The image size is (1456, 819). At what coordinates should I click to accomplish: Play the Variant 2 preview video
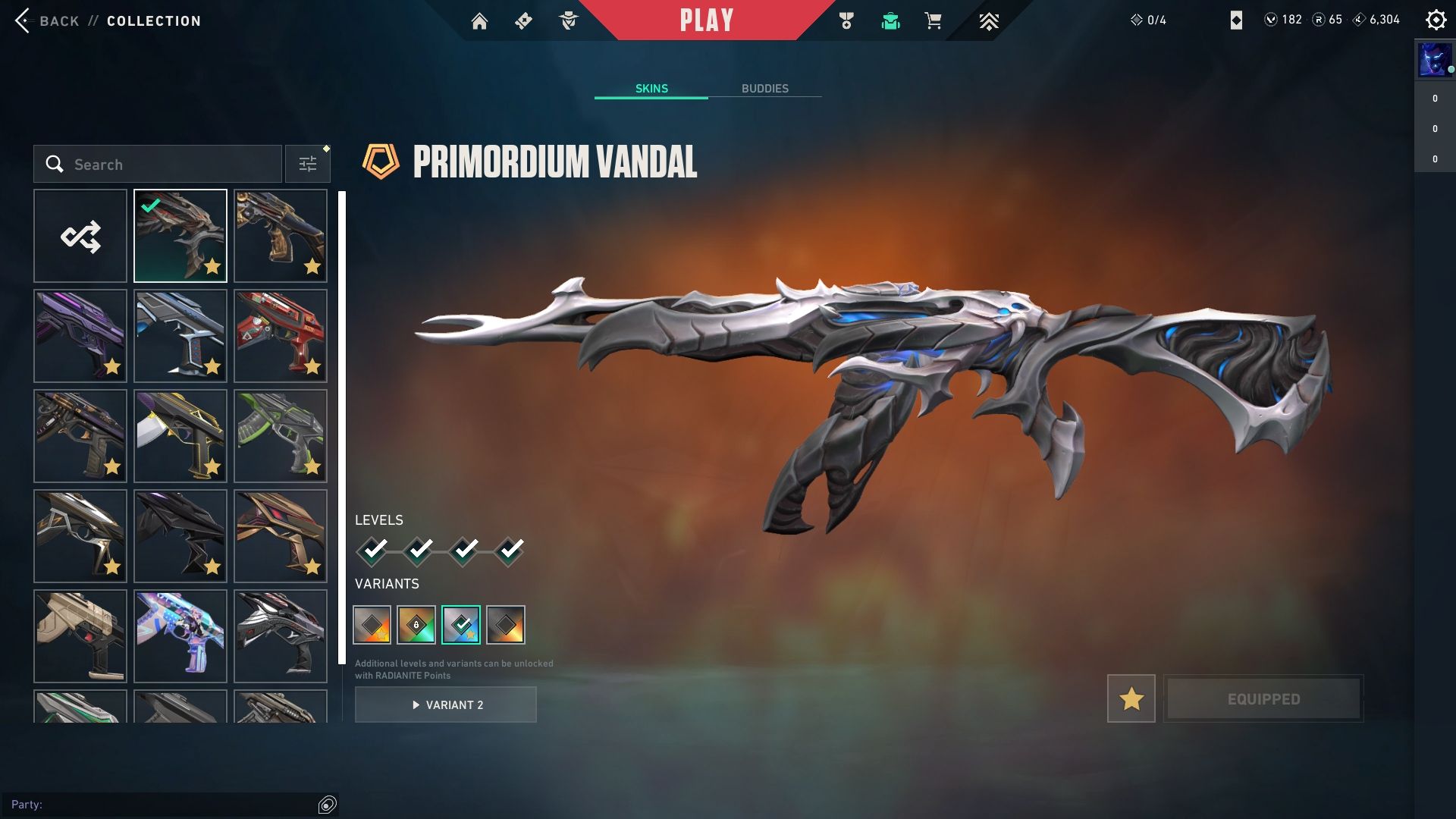coord(446,704)
